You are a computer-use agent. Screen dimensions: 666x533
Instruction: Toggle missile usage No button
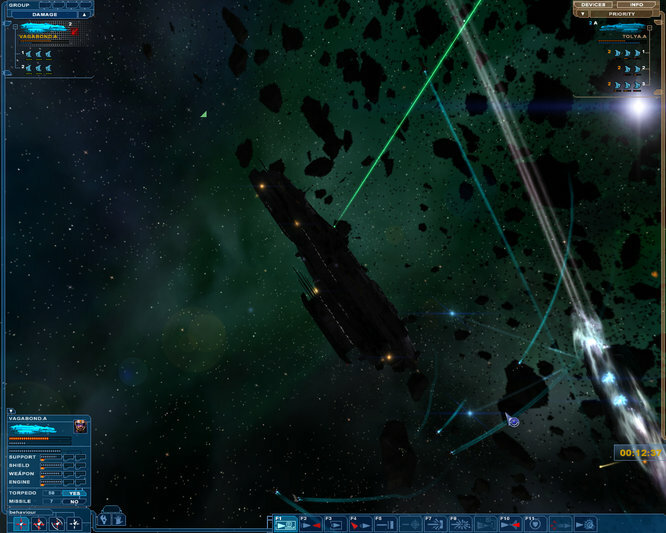pyautogui.click(x=73, y=502)
